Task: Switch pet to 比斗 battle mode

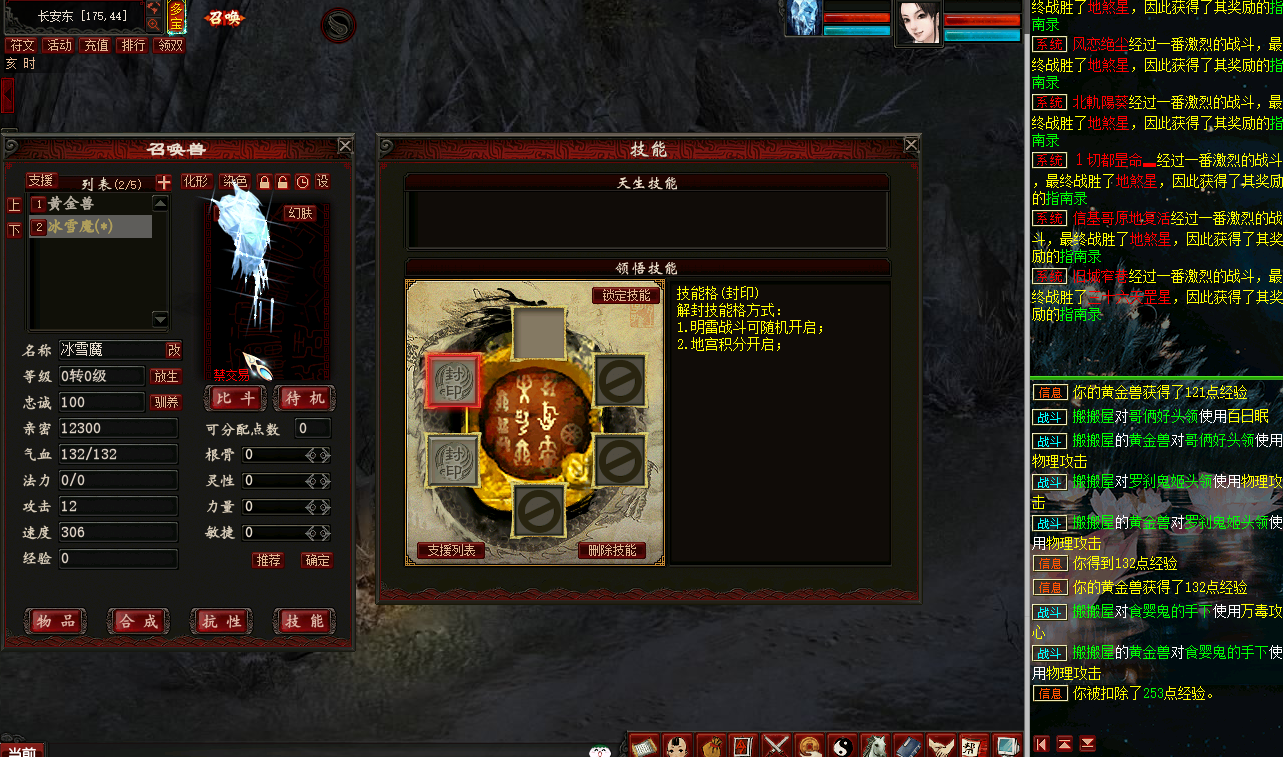Action: click(x=234, y=397)
